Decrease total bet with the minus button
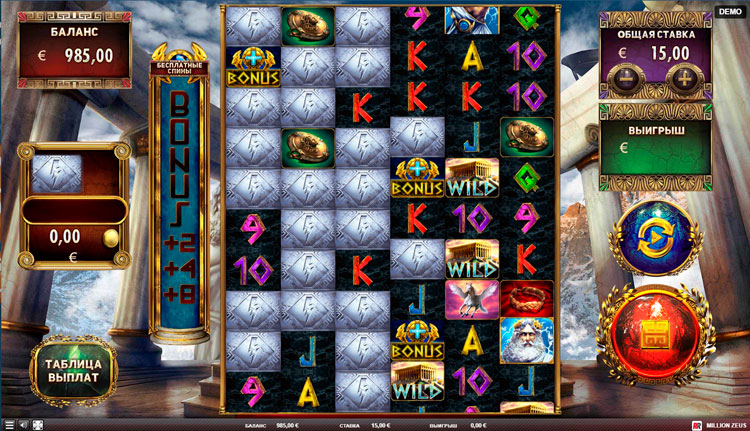This screenshot has width=750, height=431. point(629,77)
